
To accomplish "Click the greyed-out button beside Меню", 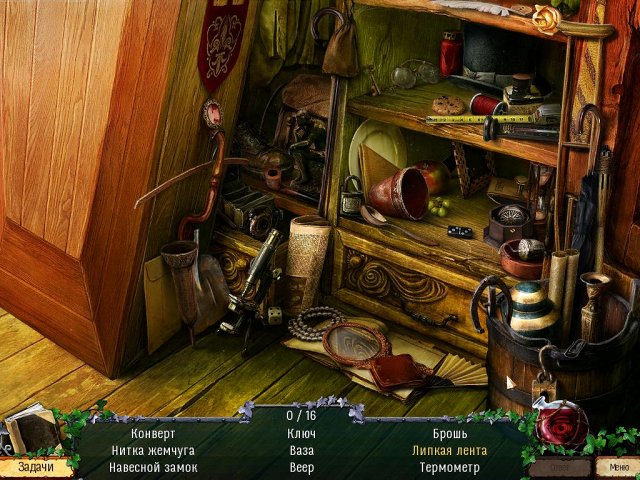I will pyautogui.click(x=559, y=467).
